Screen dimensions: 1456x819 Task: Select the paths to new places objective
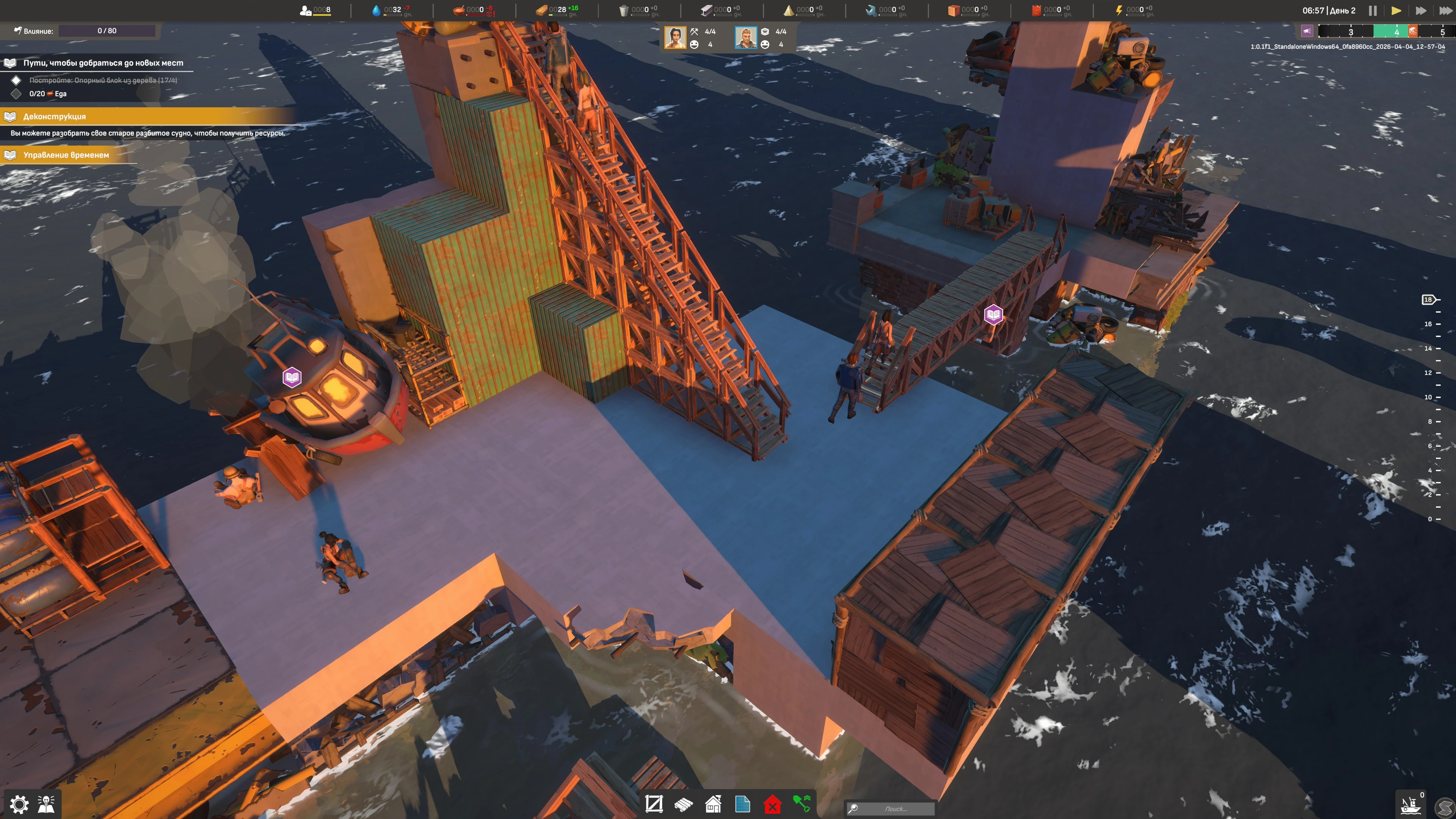pos(103,63)
